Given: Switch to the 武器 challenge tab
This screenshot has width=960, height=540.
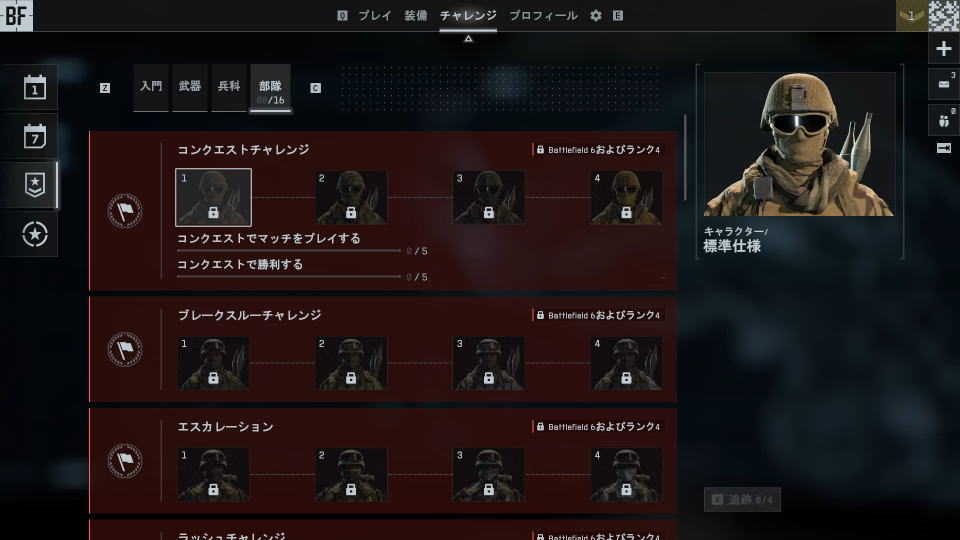Looking at the screenshot, I should [190, 87].
